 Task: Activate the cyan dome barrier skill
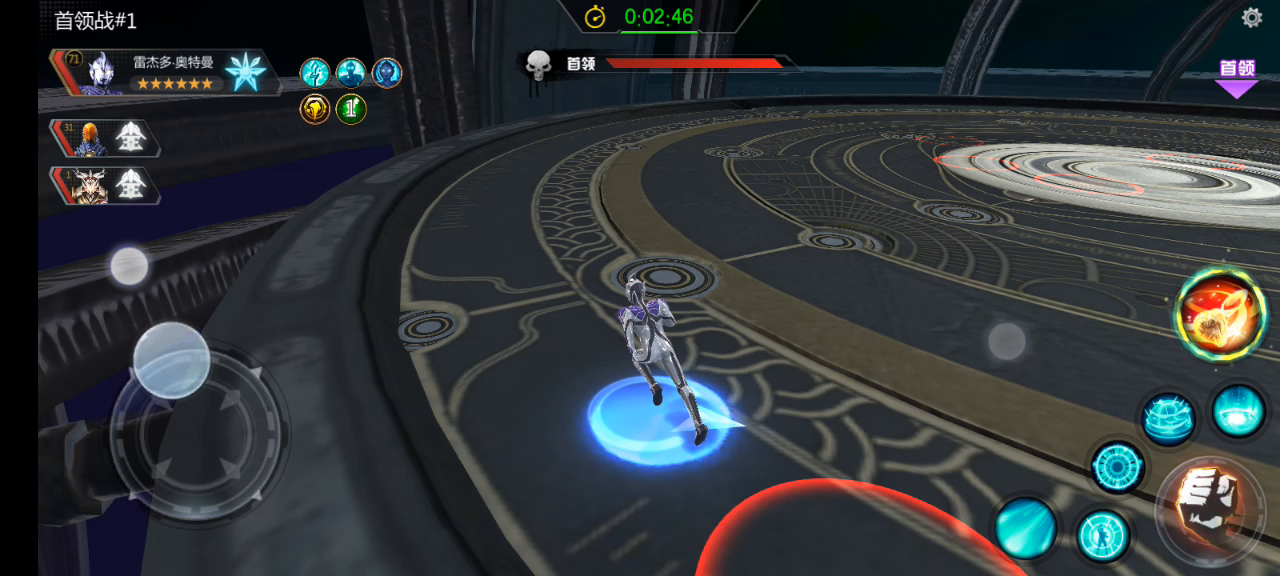tap(1168, 417)
